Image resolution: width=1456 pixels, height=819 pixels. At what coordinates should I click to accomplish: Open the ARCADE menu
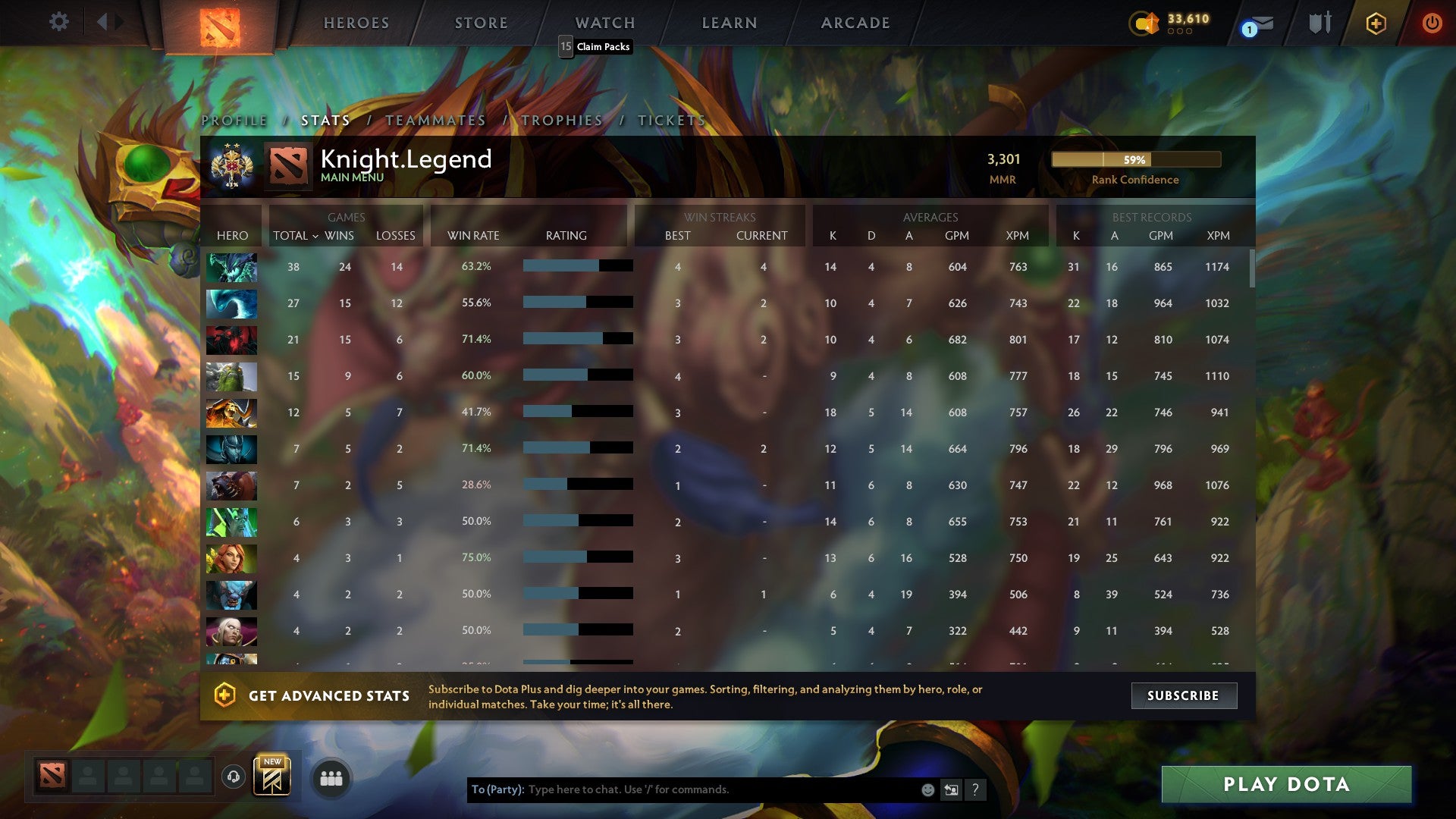tap(855, 22)
